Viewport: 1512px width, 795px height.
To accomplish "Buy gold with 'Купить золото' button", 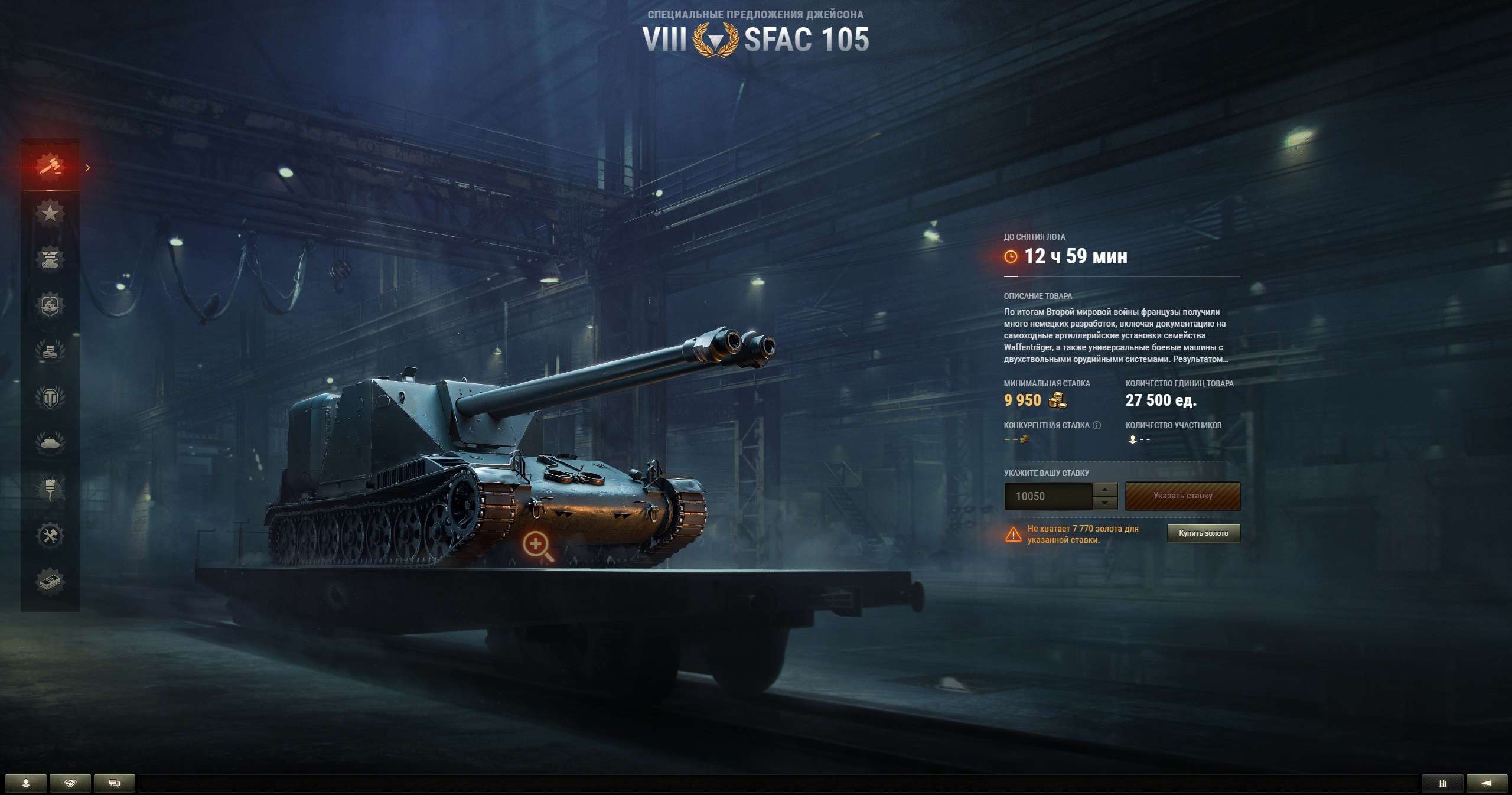I will (1203, 533).
